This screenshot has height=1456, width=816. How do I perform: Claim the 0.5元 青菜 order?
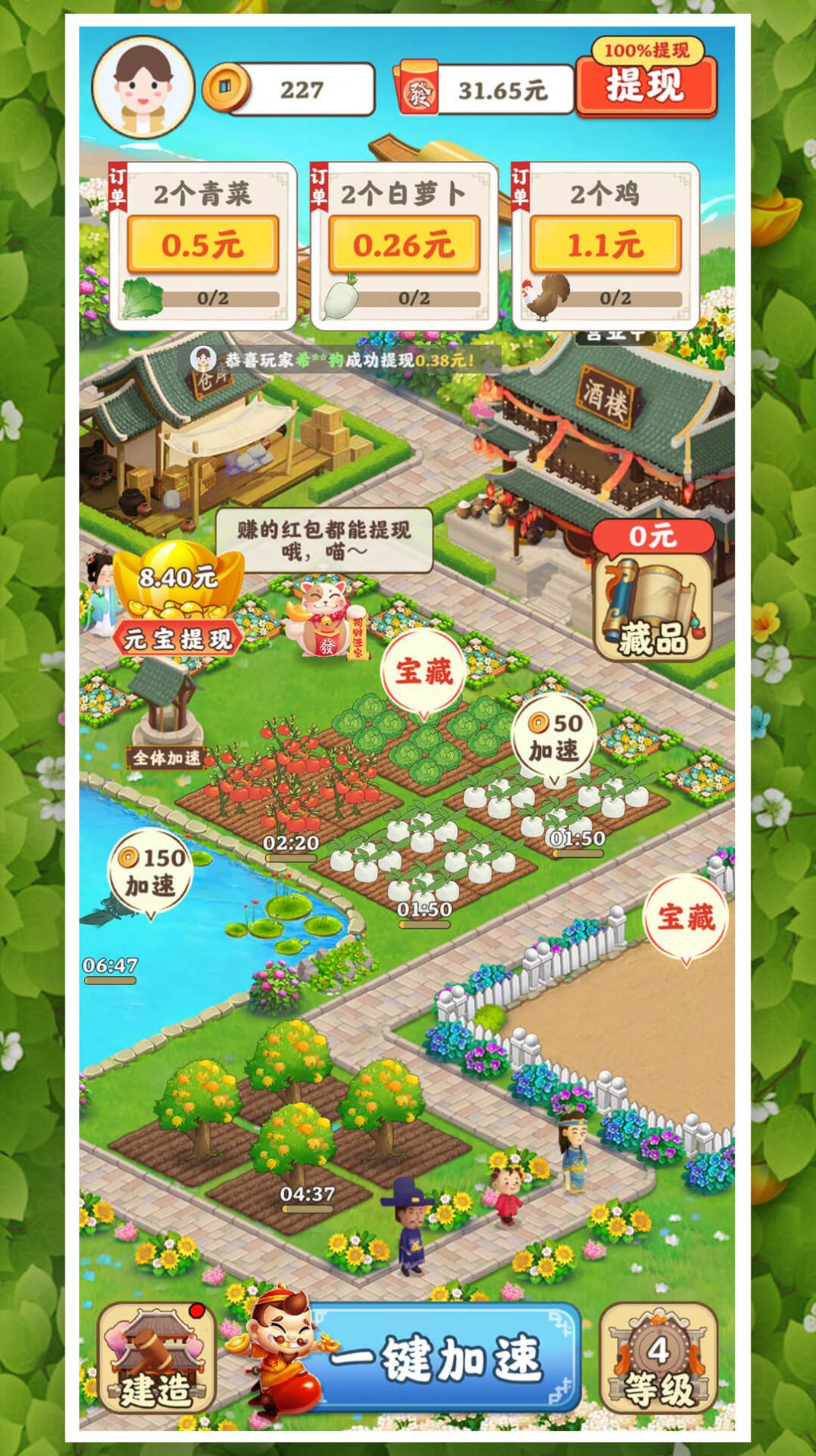click(203, 244)
